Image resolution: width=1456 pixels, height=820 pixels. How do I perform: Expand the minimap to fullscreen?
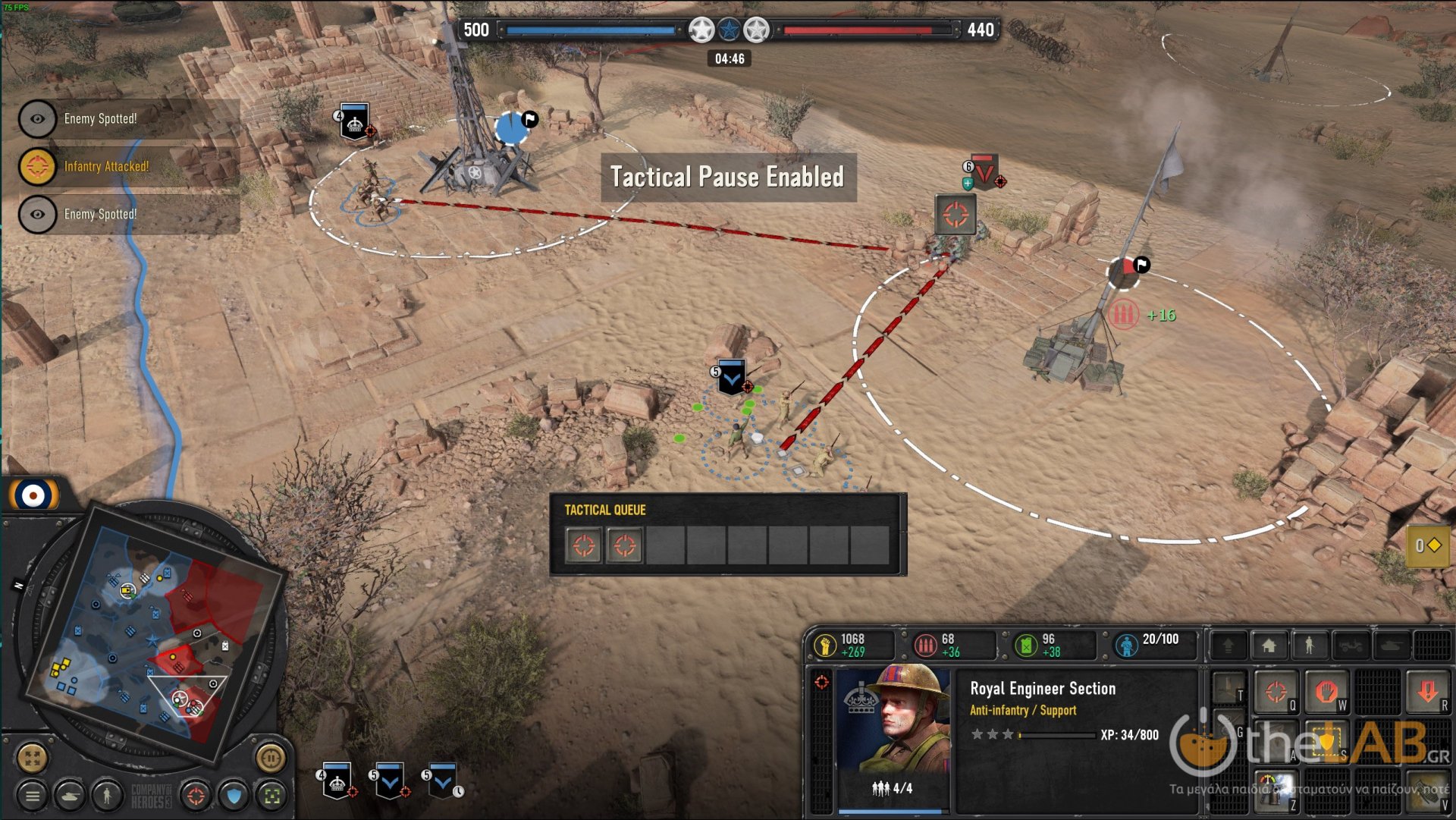31,758
